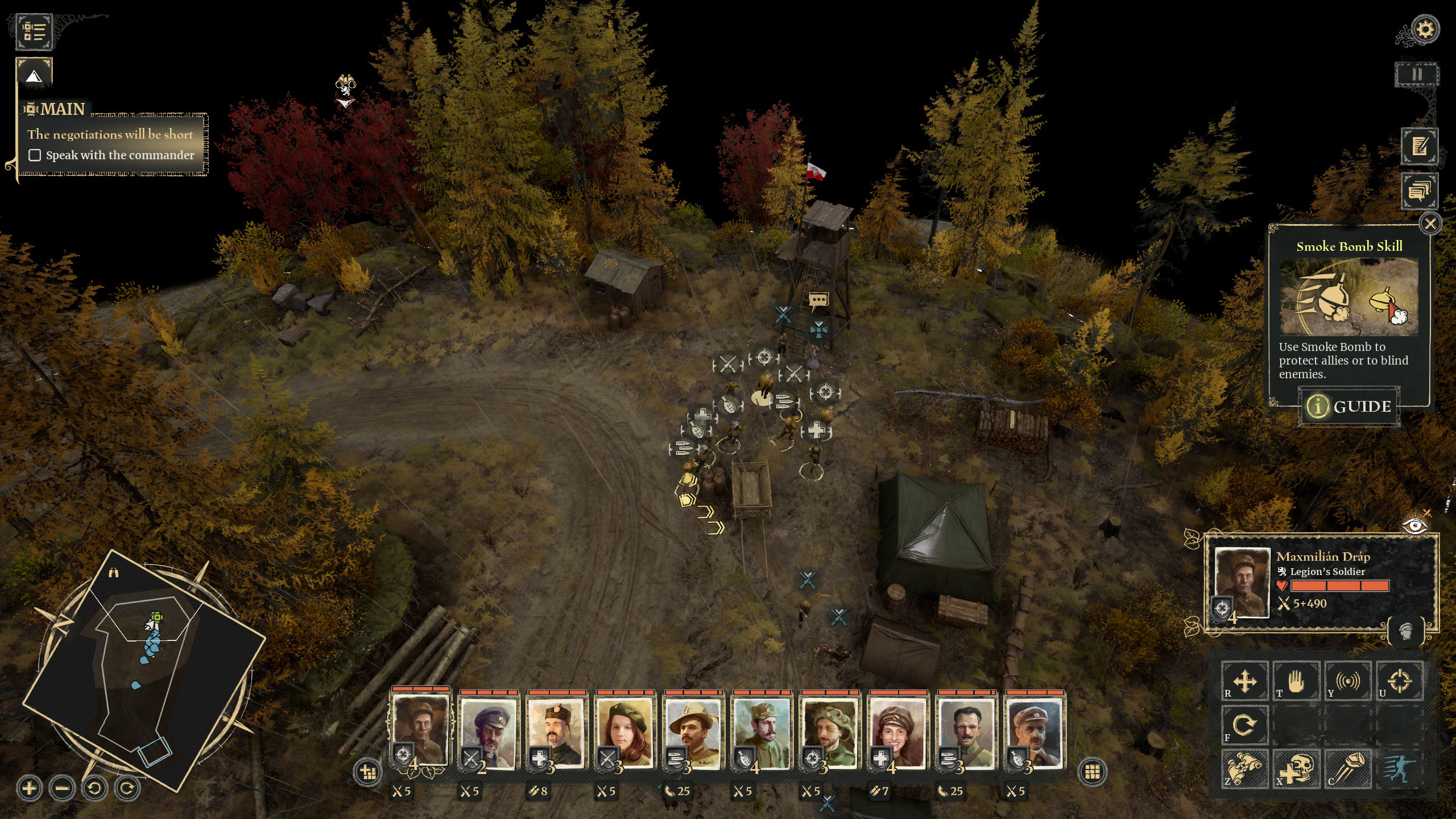Open the journal notepad icon

(1419, 146)
